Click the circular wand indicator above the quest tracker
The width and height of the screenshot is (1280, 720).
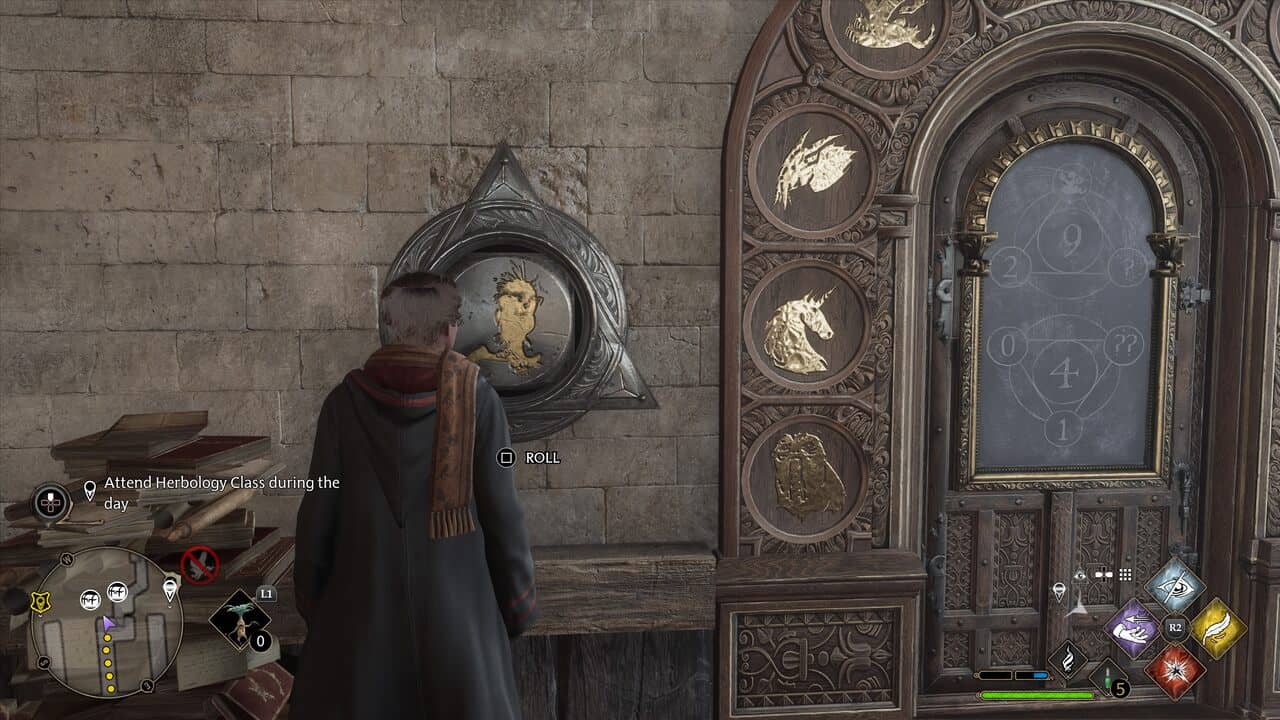[x=50, y=503]
